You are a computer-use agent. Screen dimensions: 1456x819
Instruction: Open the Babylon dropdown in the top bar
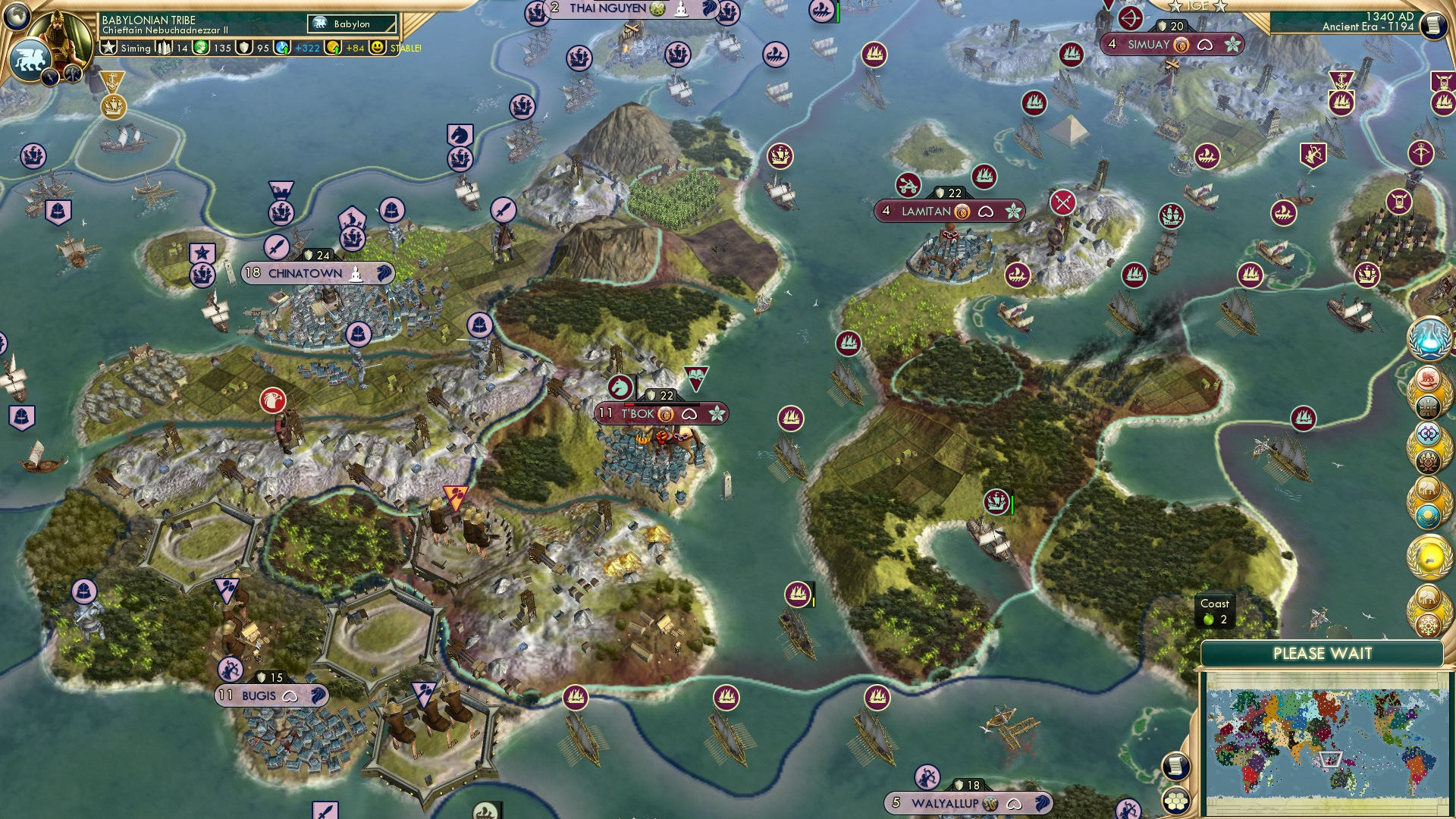click(350, 24)
